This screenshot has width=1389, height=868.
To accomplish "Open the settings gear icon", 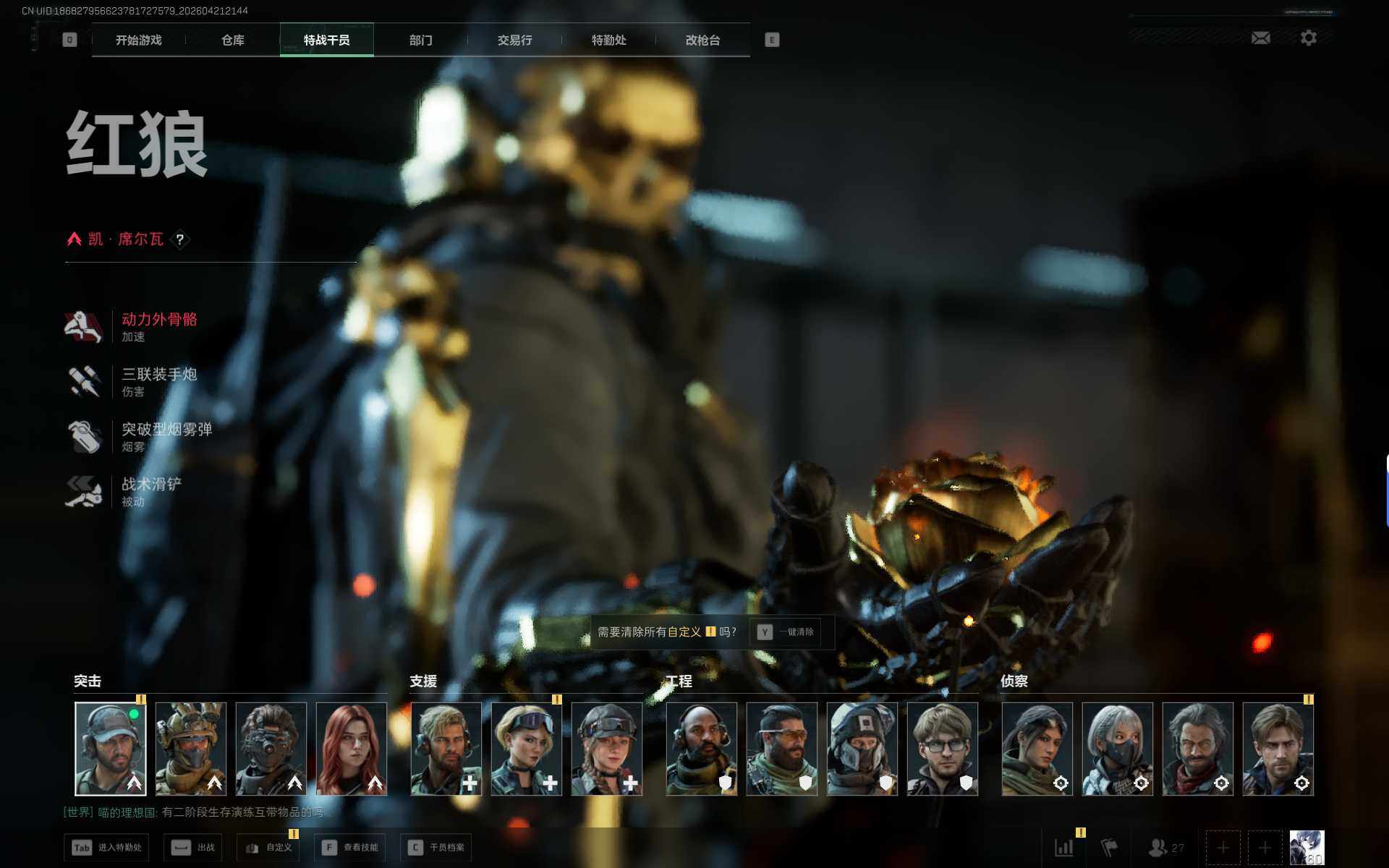I will (1308, 38).
